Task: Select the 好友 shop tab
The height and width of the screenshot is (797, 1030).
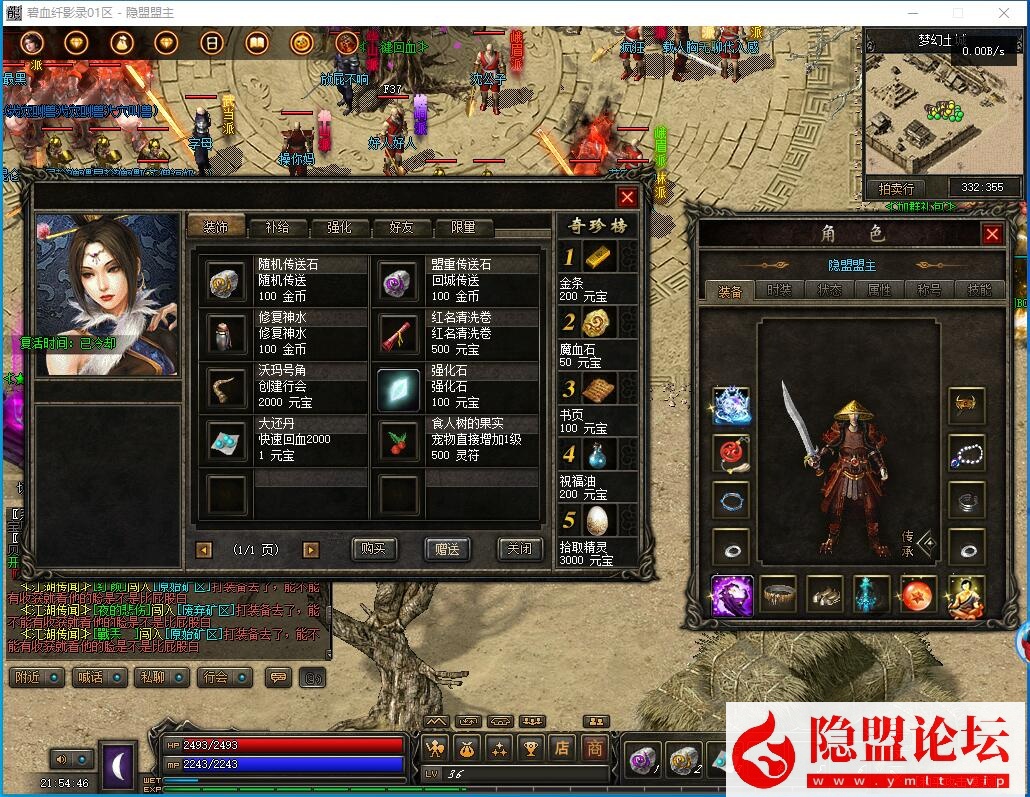Action: [x=401, y=228]
